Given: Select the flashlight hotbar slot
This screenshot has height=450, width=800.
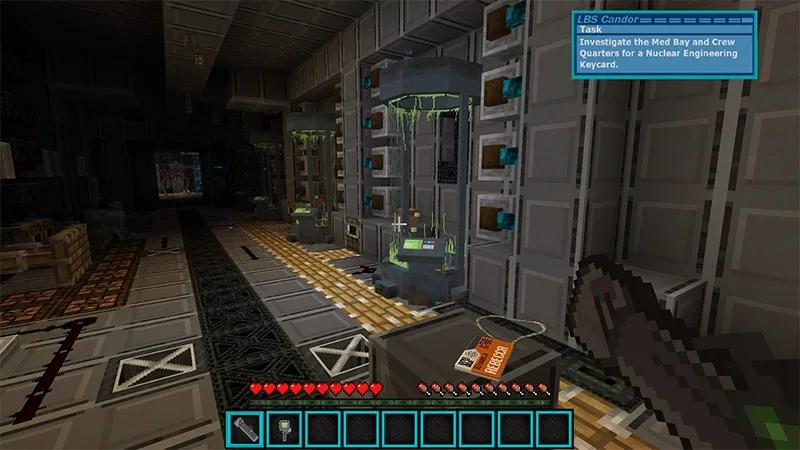Looking at the screenshot, I should tap(244, 430).
